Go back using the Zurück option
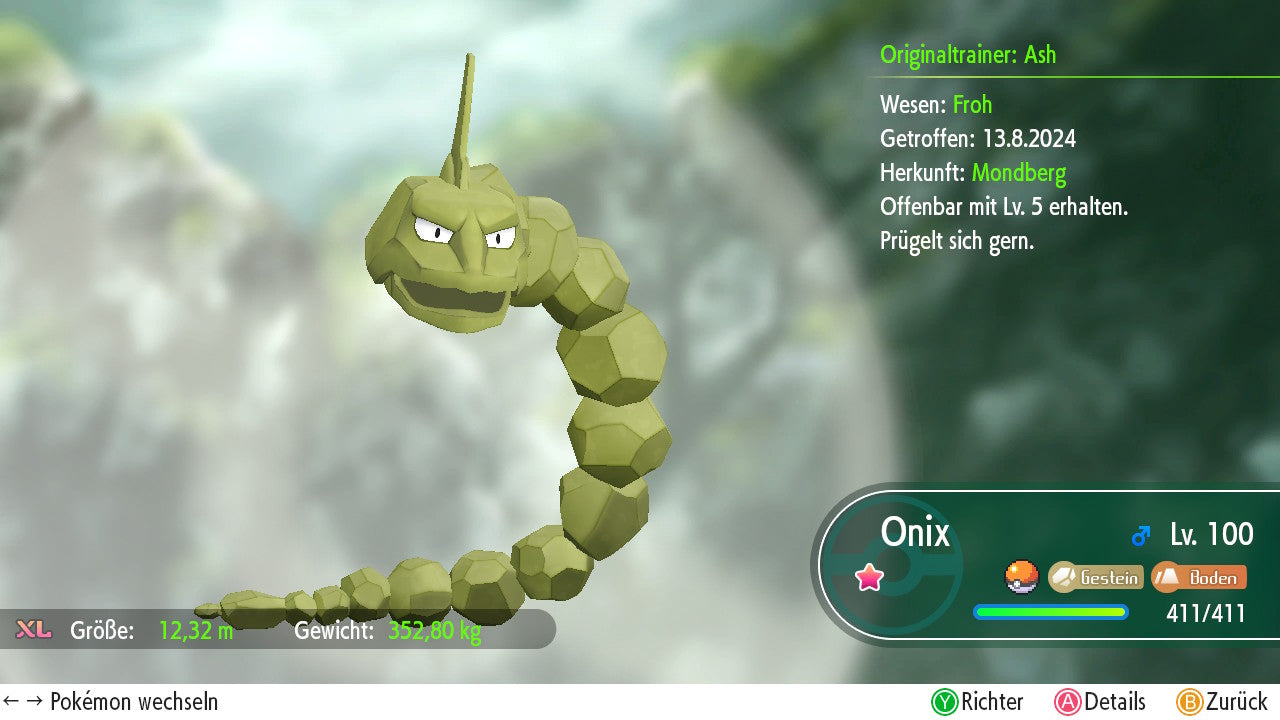 pyautogui.click(x=1221, y=702)
